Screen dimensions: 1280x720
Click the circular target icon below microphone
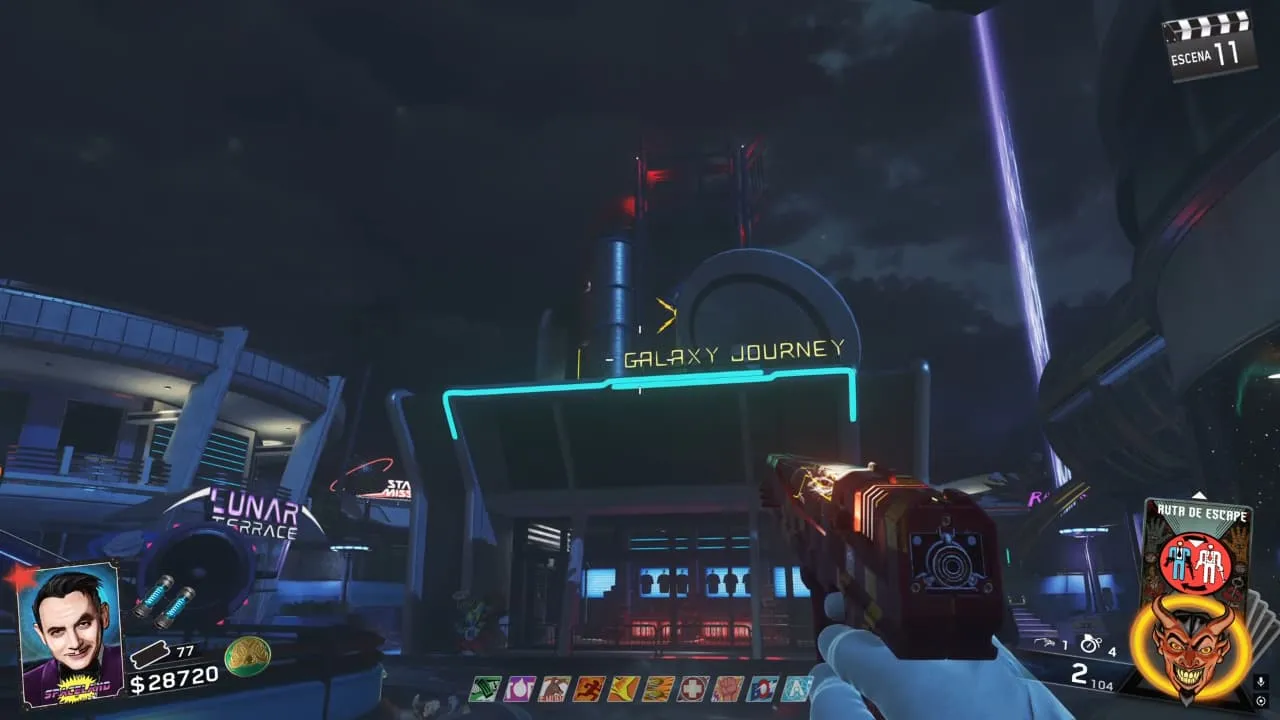[1261, 700]
